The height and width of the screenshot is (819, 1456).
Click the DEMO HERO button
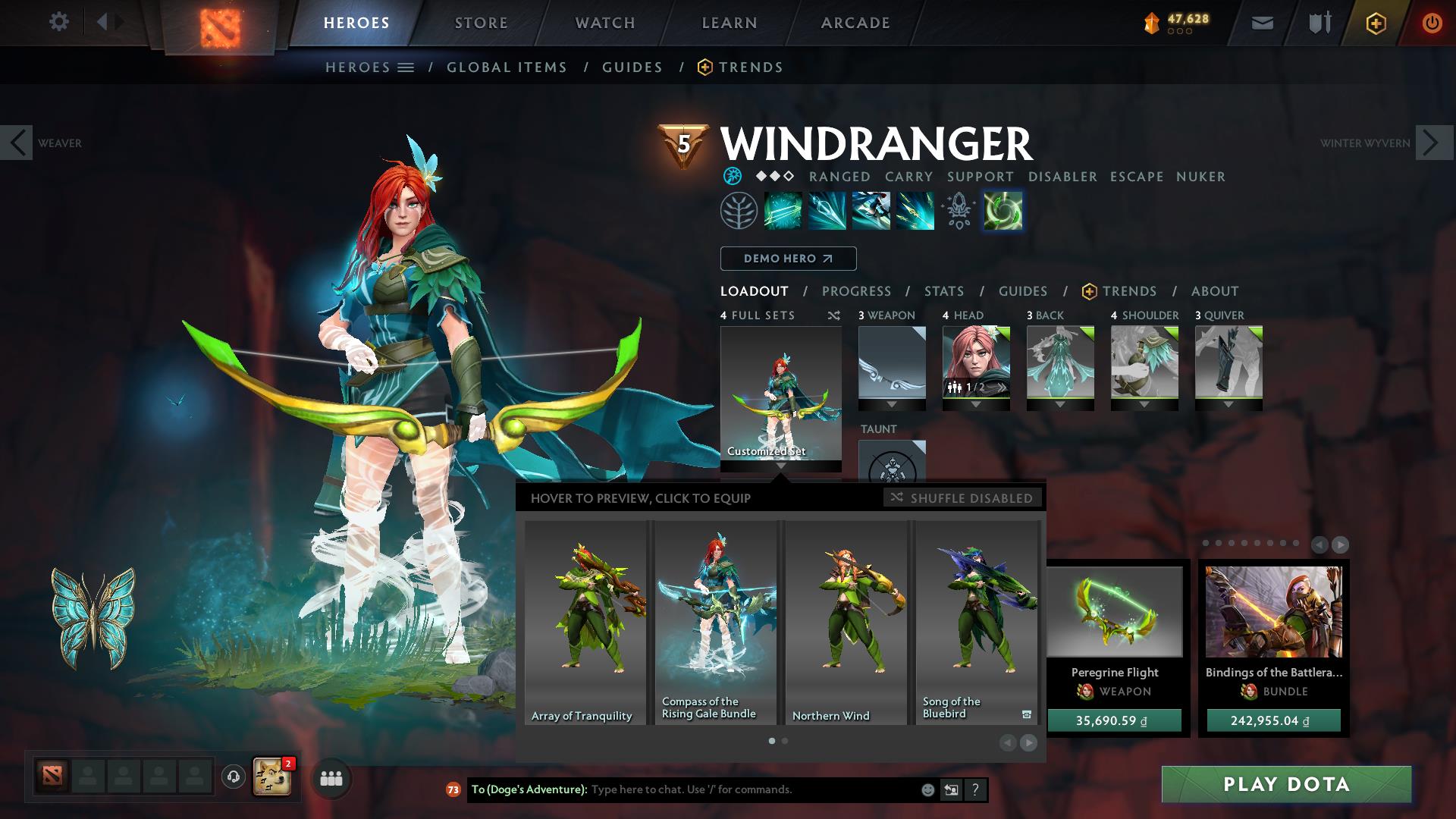788,258
